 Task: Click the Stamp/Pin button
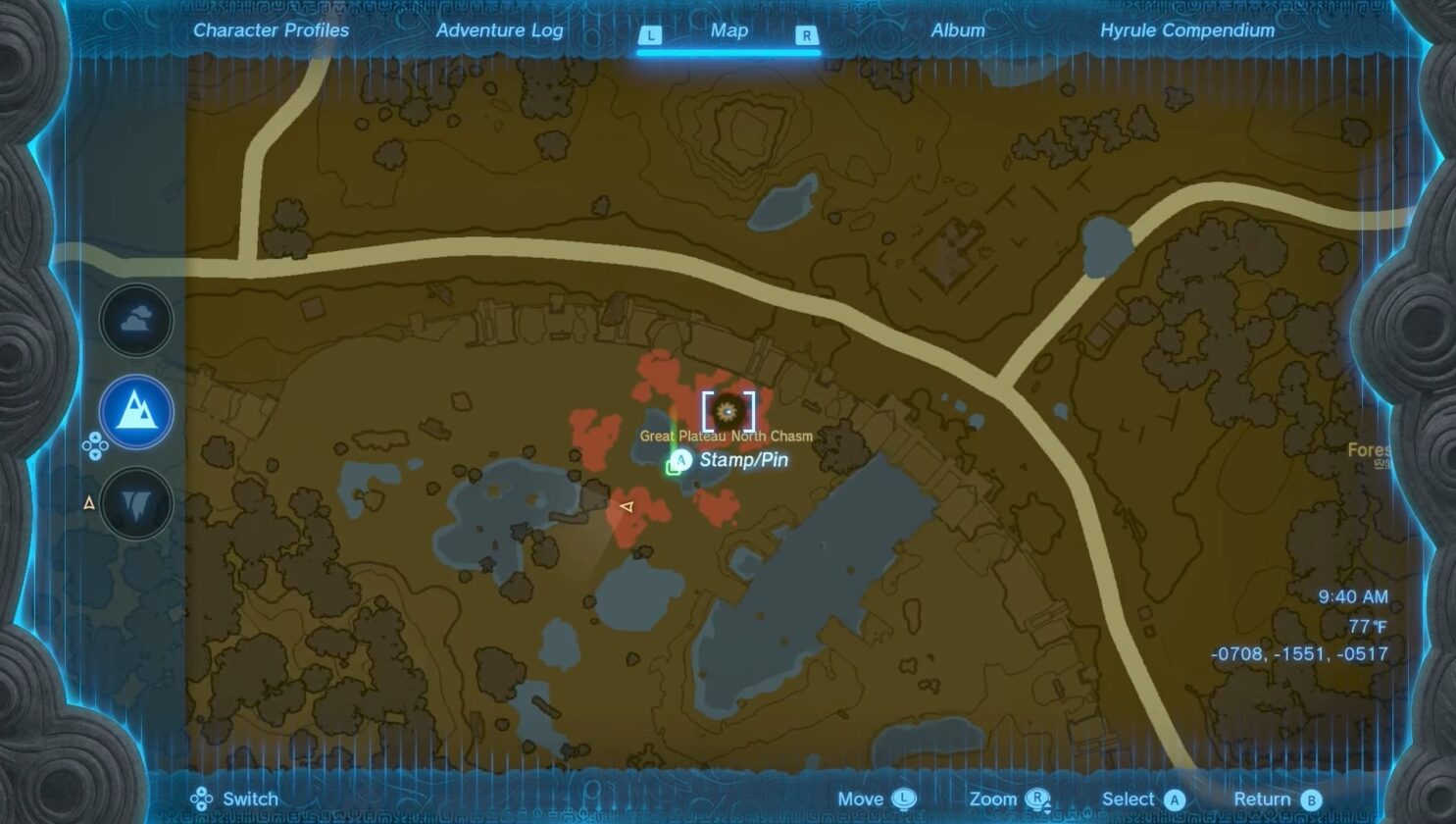point(732,459)
